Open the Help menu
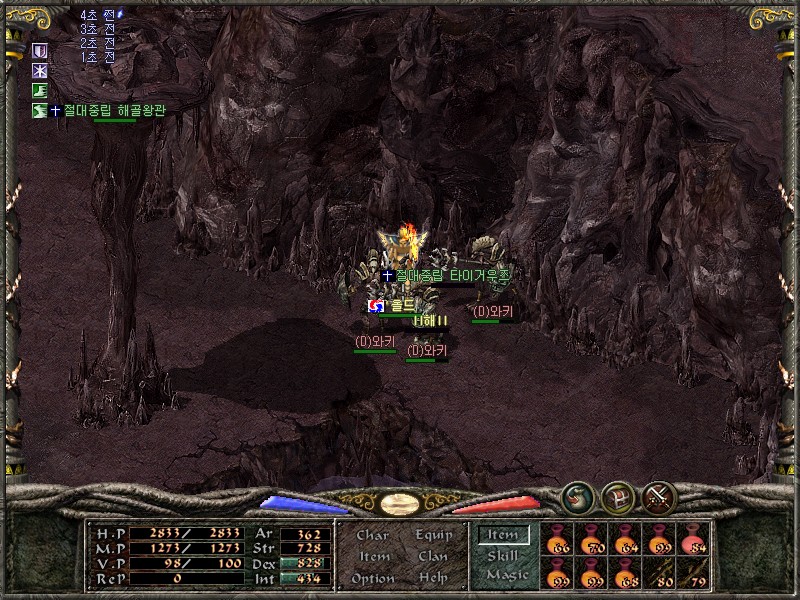 [x=434, y=578]
